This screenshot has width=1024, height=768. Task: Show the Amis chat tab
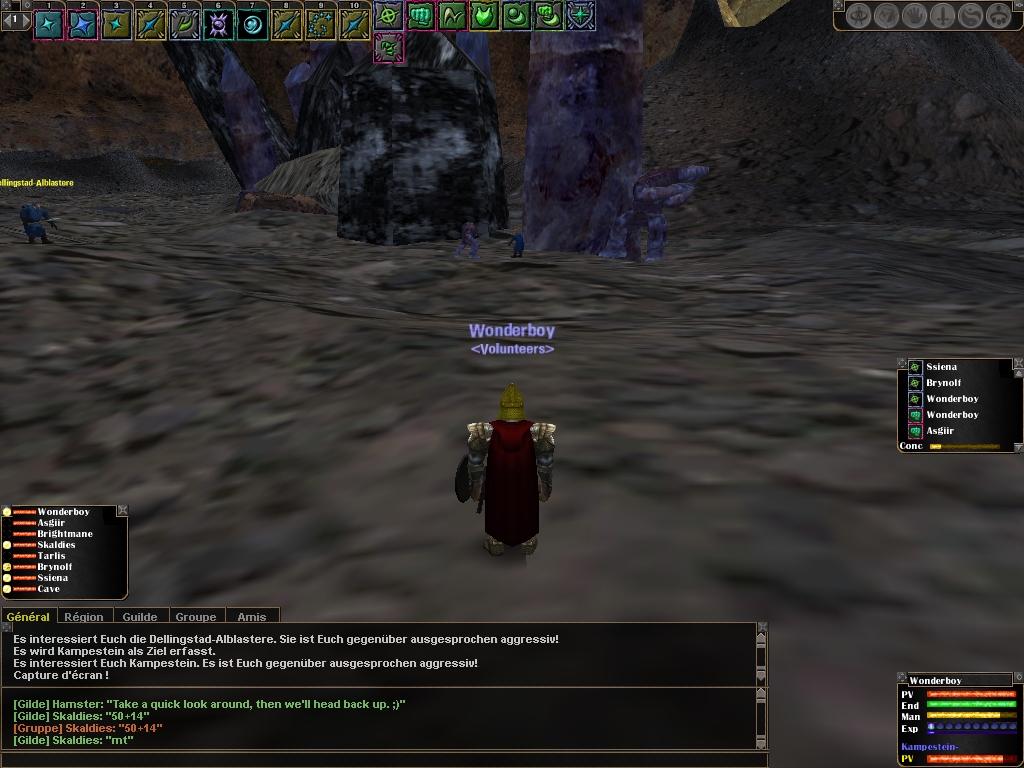click(251, 617)
